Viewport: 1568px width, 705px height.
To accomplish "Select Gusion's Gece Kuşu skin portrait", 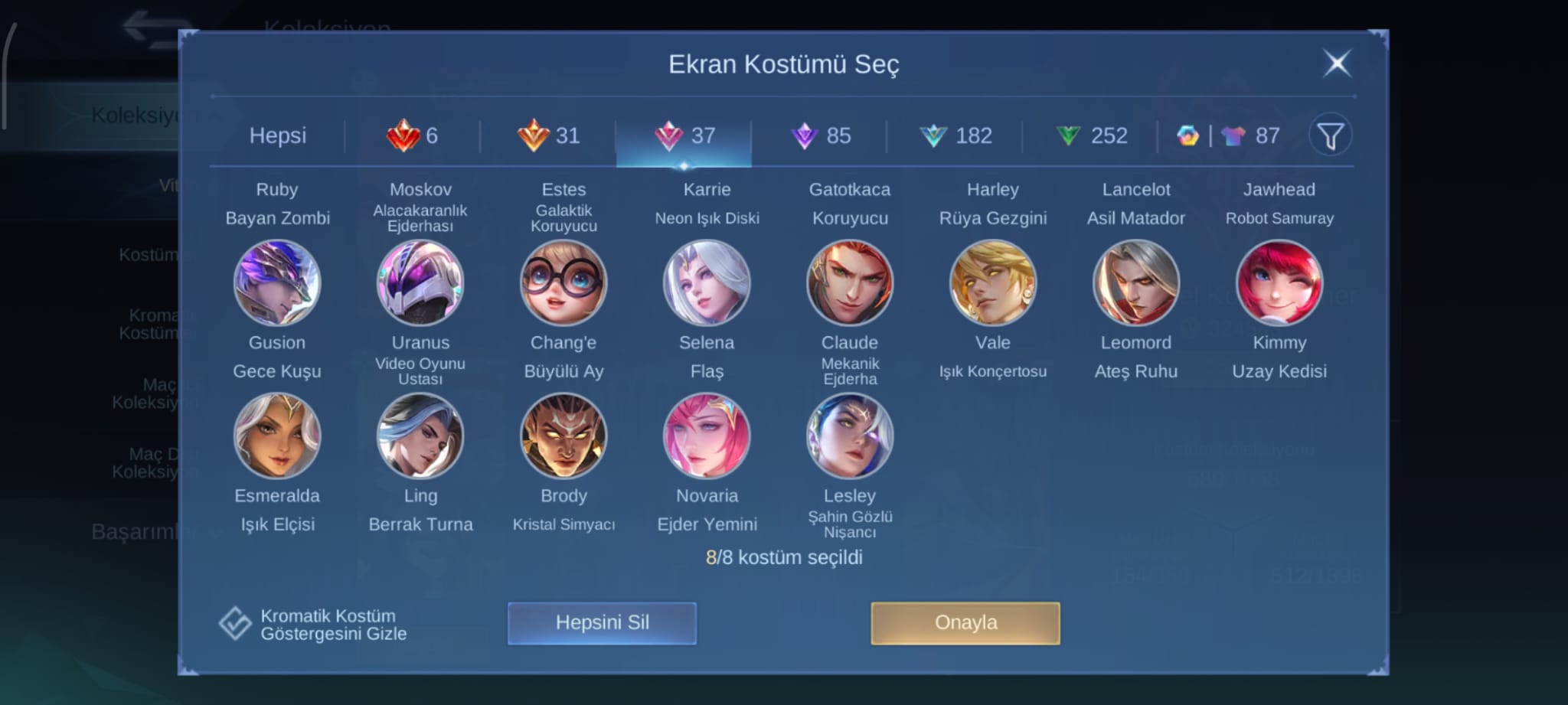I will click(277, 282).
